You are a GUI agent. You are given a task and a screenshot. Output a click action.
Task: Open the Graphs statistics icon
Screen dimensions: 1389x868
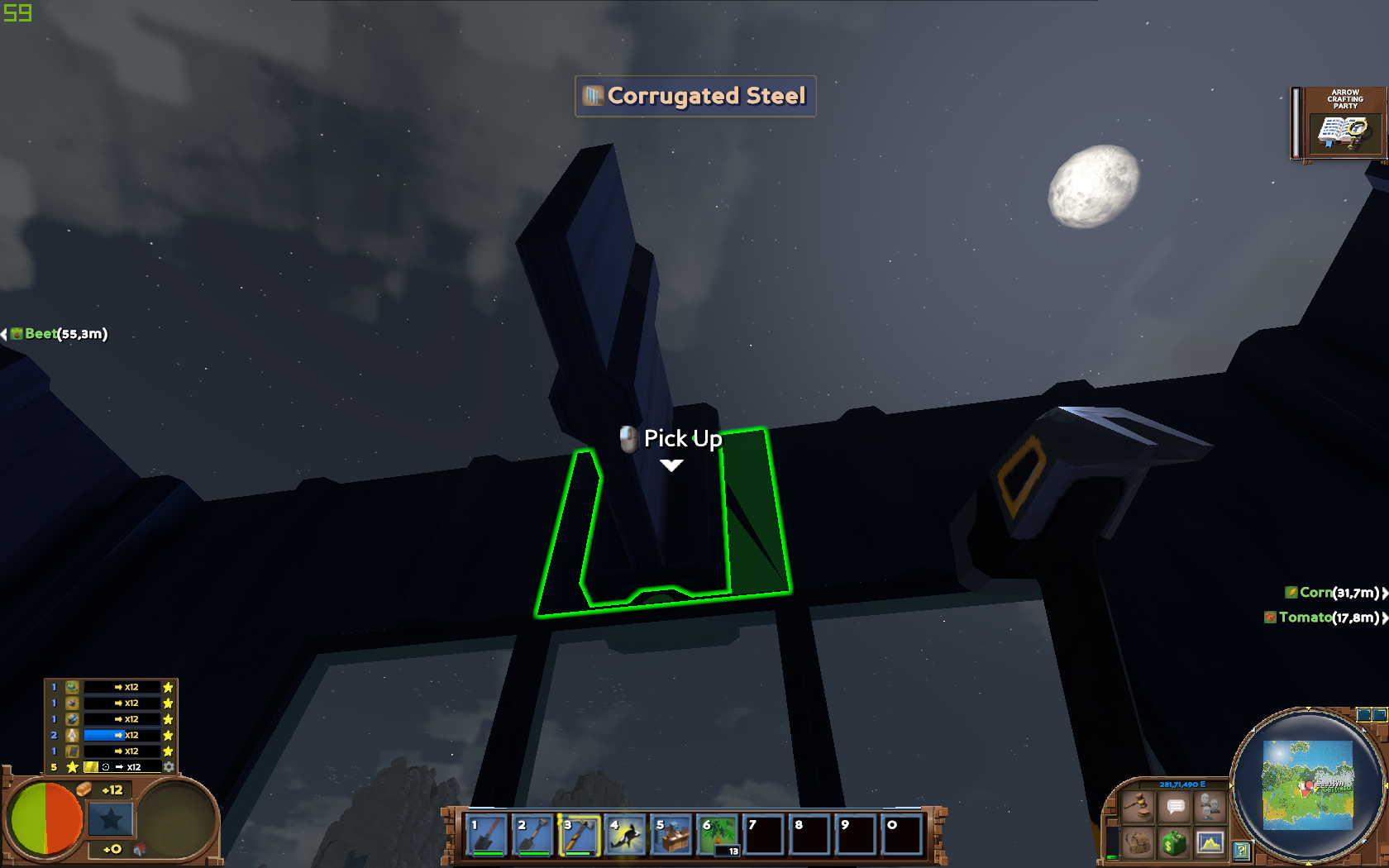pyautogui.click(x=1210, y=843)
